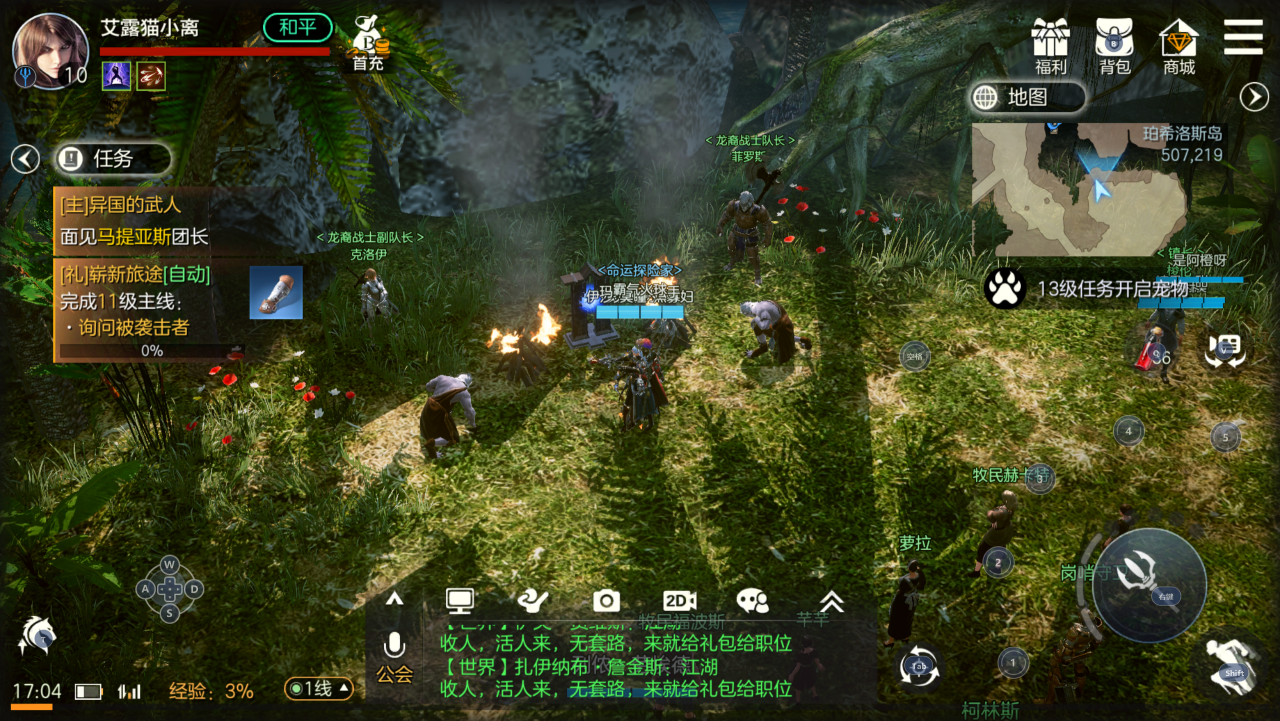
Task: Collapse the quest panel with the left arrow
Action: 25,158
